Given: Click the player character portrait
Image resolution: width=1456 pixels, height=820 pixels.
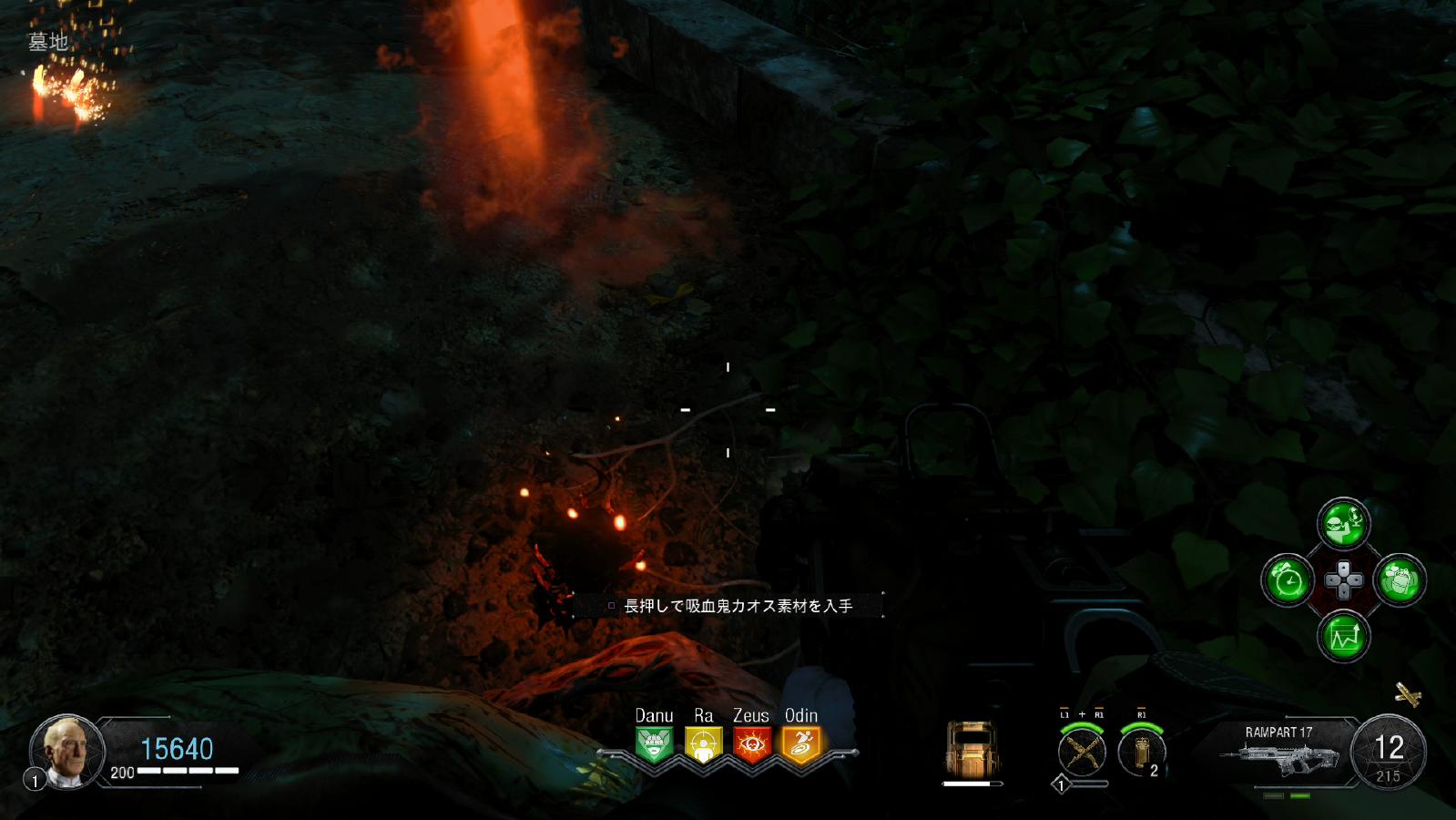Looking at the screenshot, I should click(68, 752).
